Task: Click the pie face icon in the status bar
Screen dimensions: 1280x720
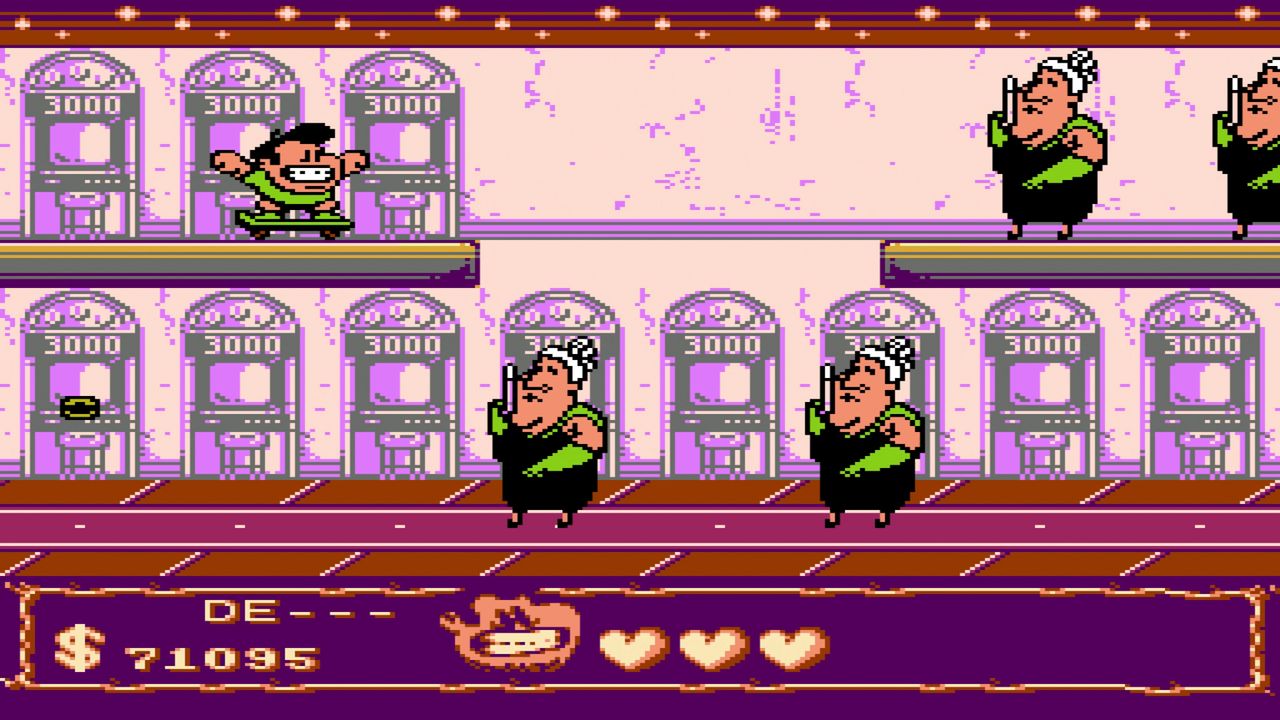Action: [x=510, y=630]
